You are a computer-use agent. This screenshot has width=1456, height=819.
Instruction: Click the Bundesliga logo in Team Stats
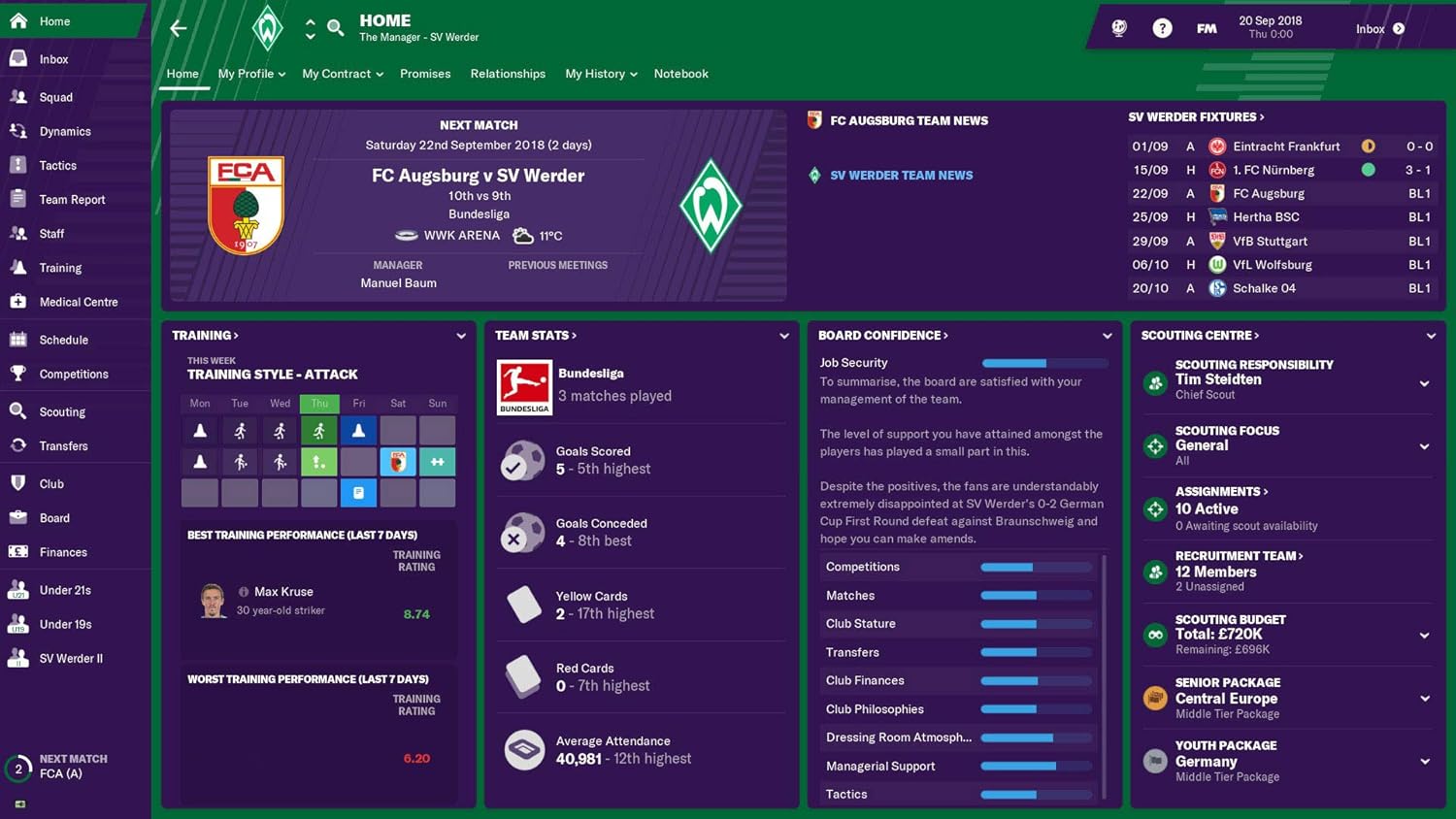524,386
